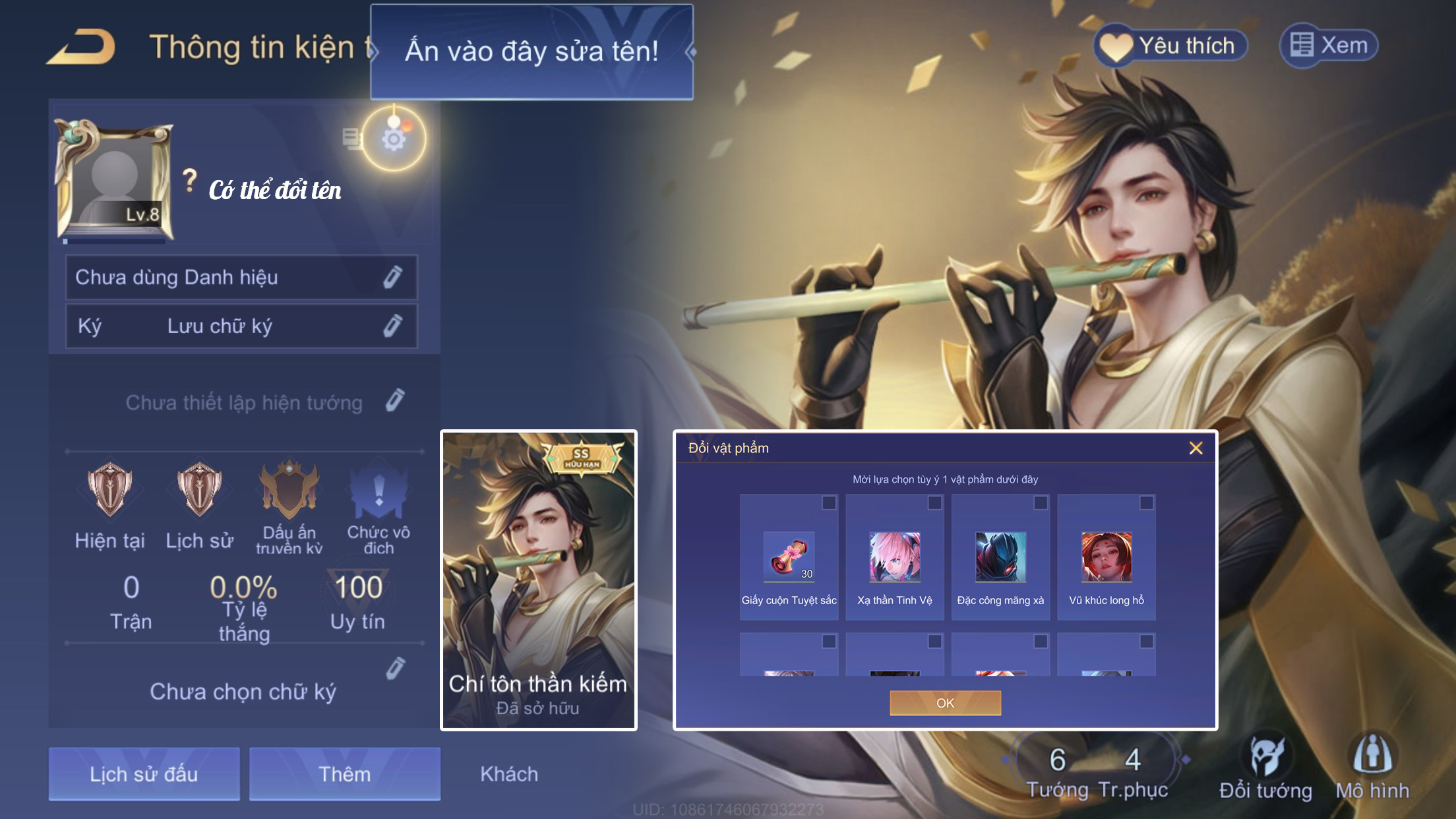Switch to the Thêm tab

coord(344,773)
